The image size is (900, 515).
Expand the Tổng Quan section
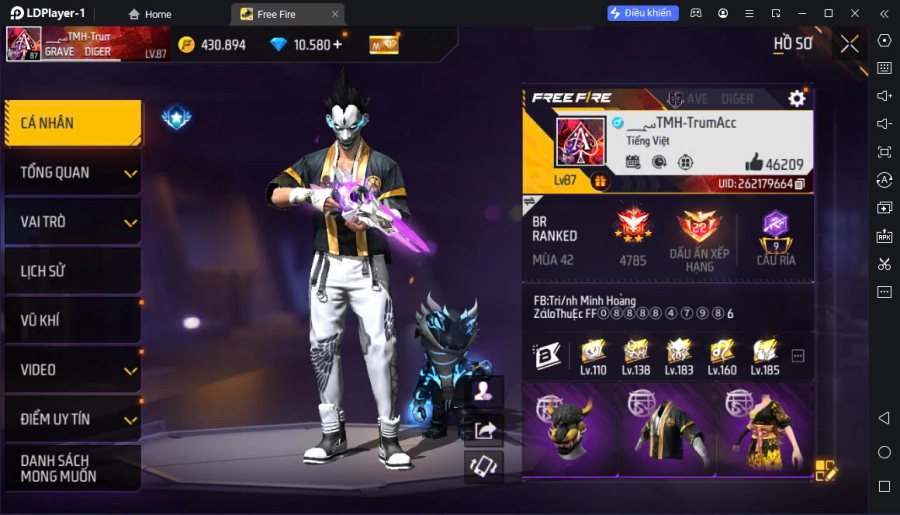[72, 173]
